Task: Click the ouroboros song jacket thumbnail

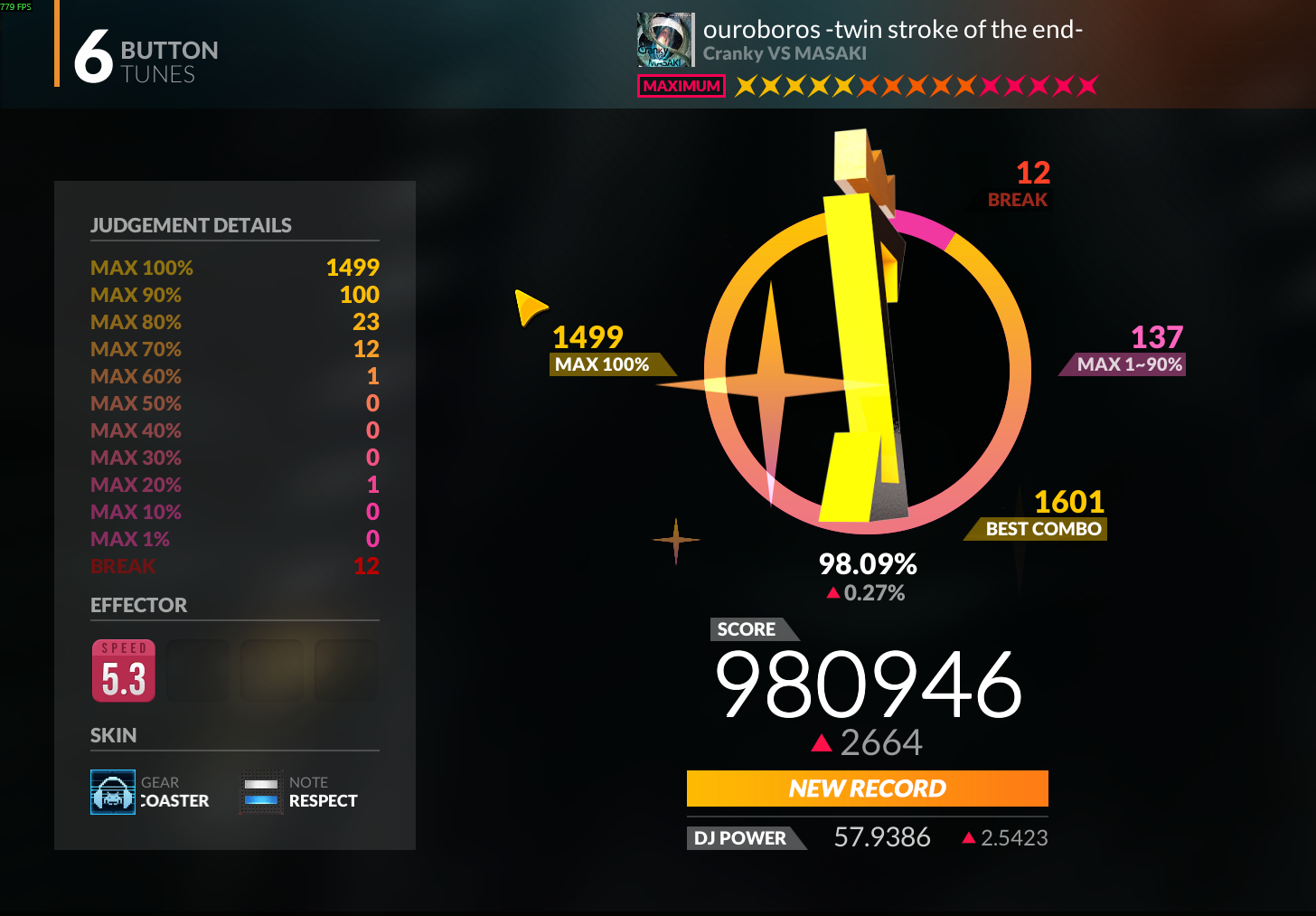Action: [x=665, y=40]
